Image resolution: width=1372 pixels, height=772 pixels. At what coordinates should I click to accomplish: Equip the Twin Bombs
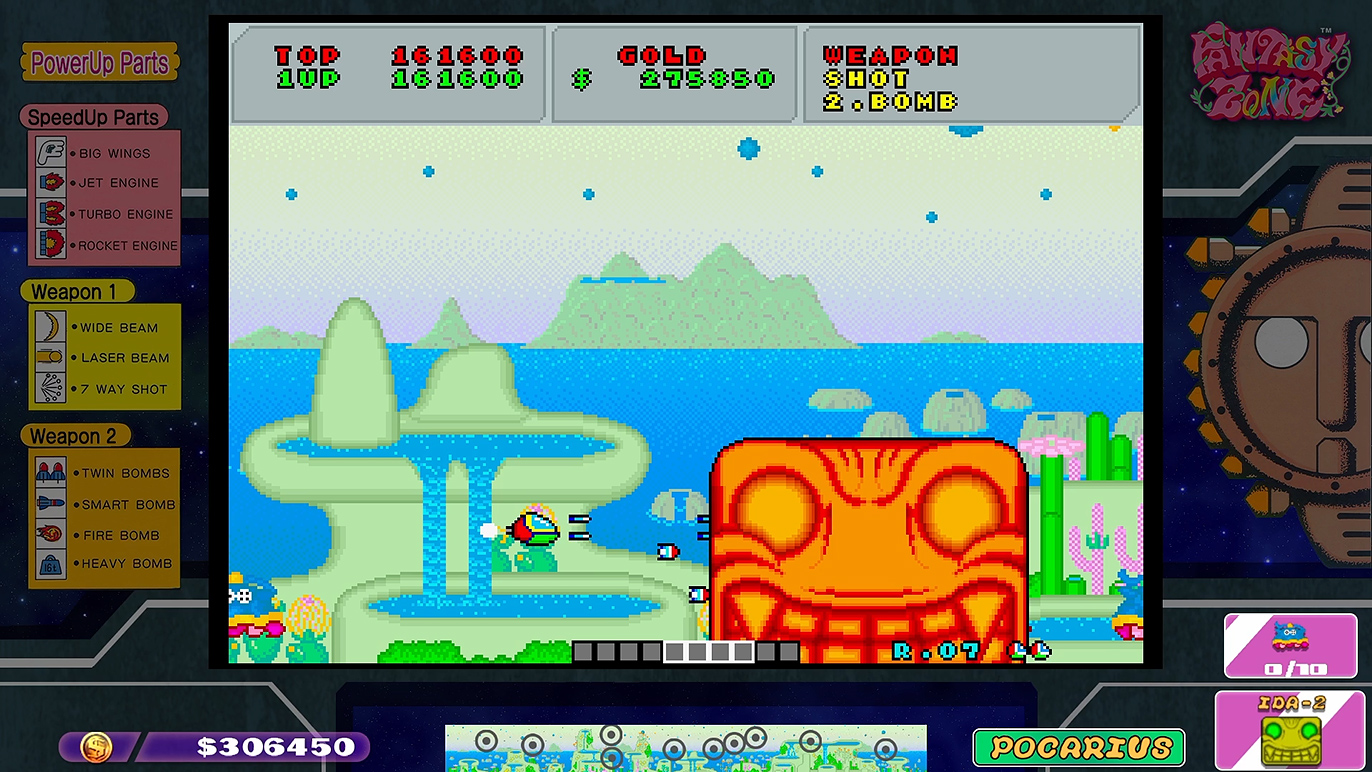[105, 473]
